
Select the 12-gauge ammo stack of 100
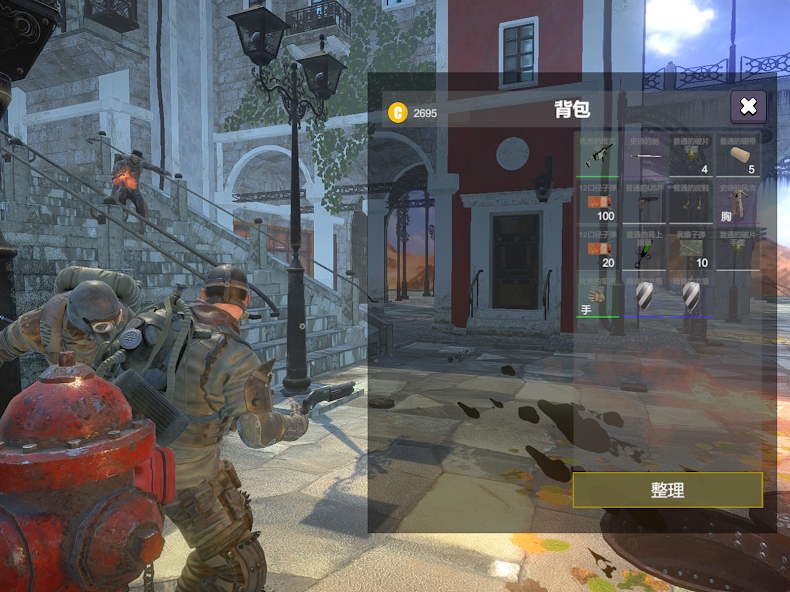click(x=599, y=202)
